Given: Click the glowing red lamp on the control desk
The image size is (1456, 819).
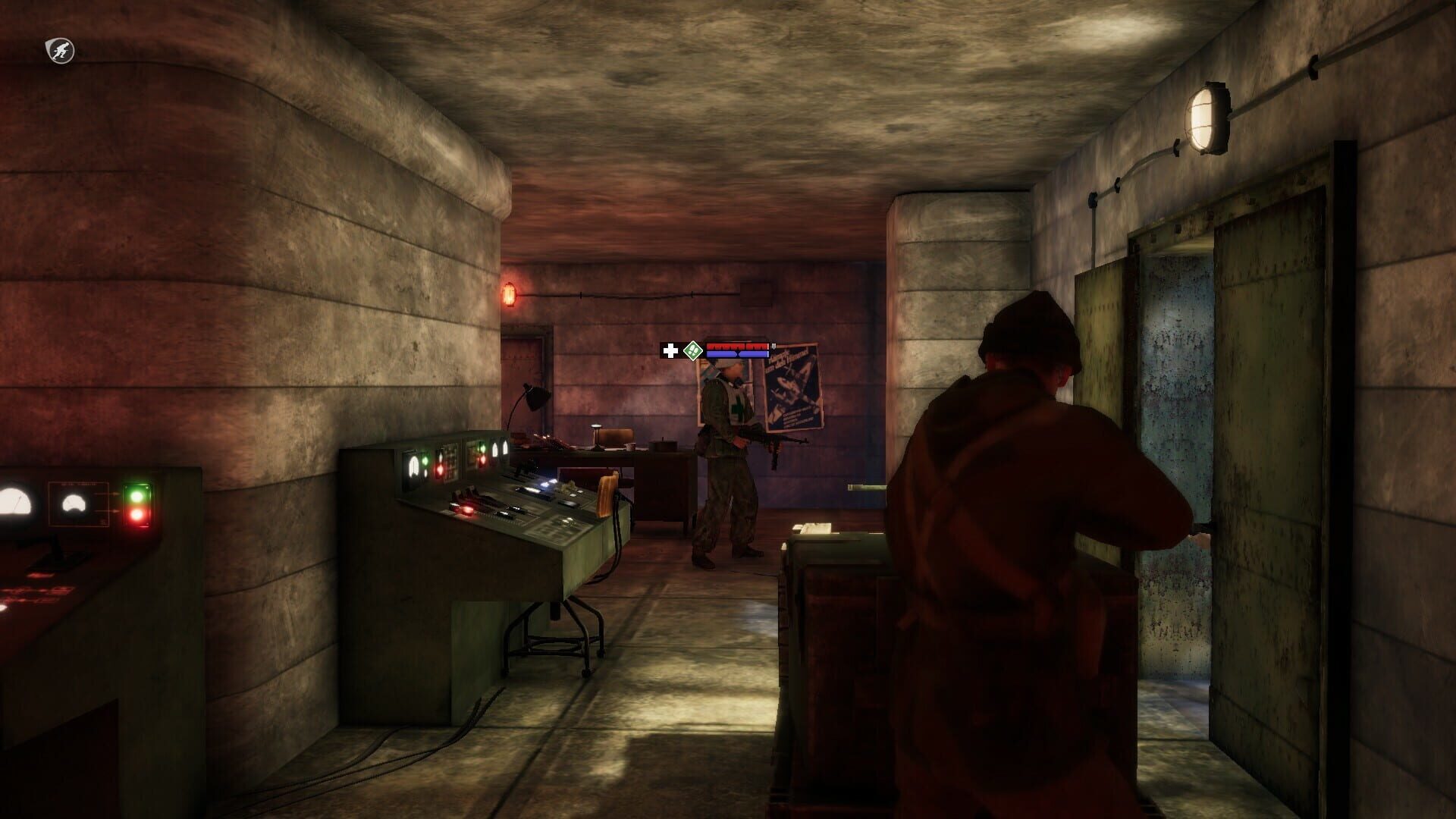Looking at the screenshot, I should pos(467,510).
